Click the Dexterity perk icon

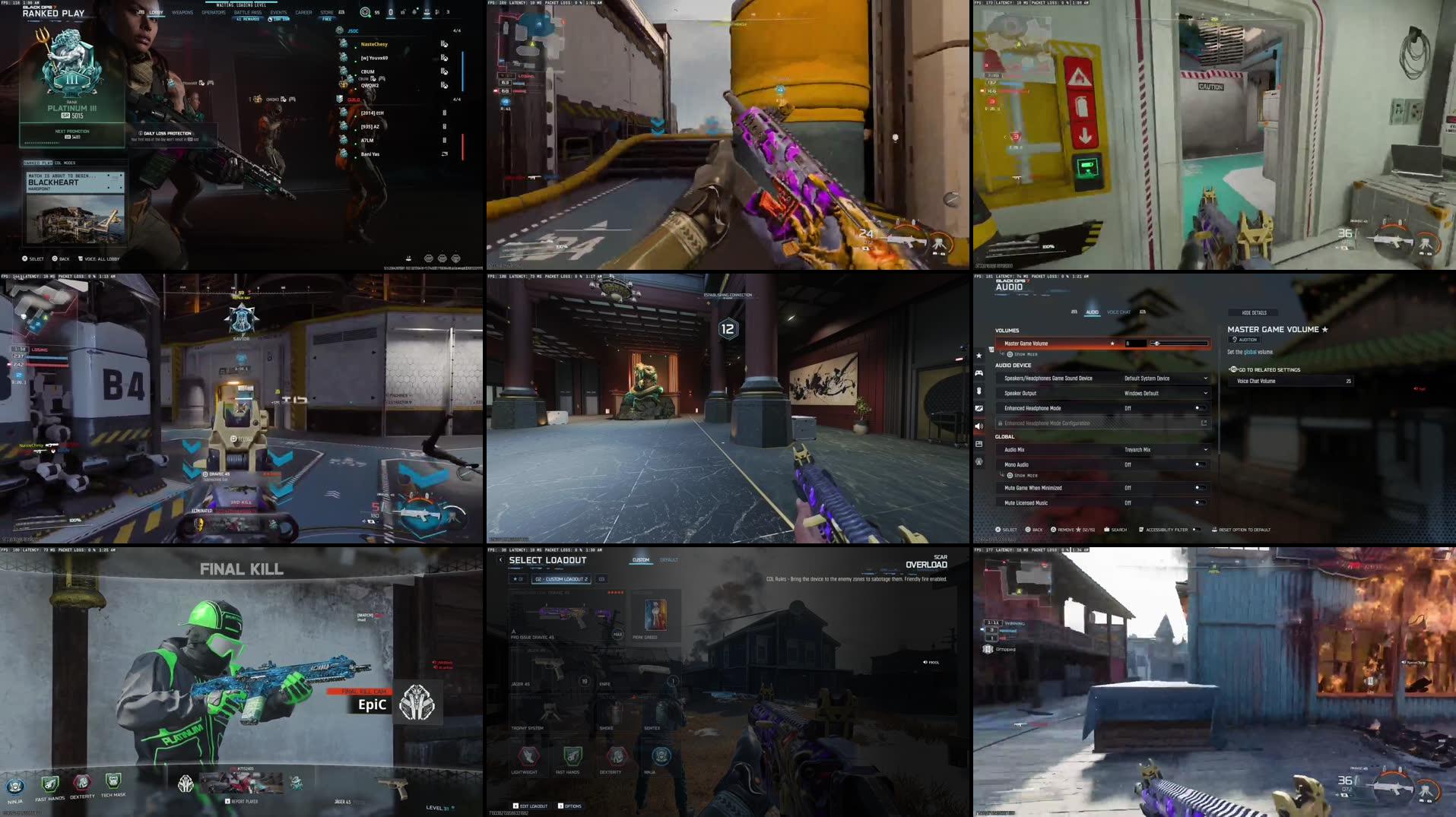point(616,756)
